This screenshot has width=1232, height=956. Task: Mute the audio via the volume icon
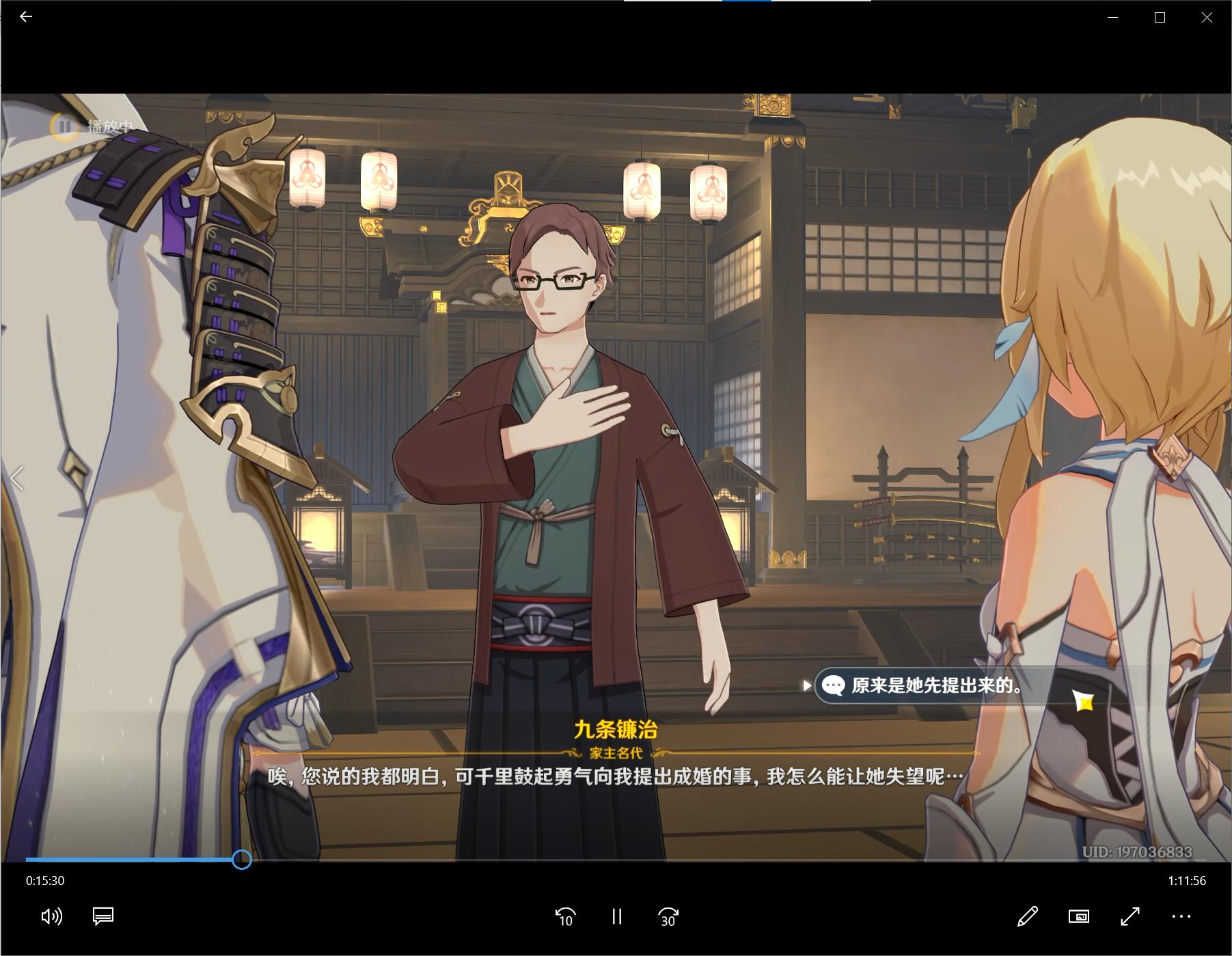click(51, 916)
